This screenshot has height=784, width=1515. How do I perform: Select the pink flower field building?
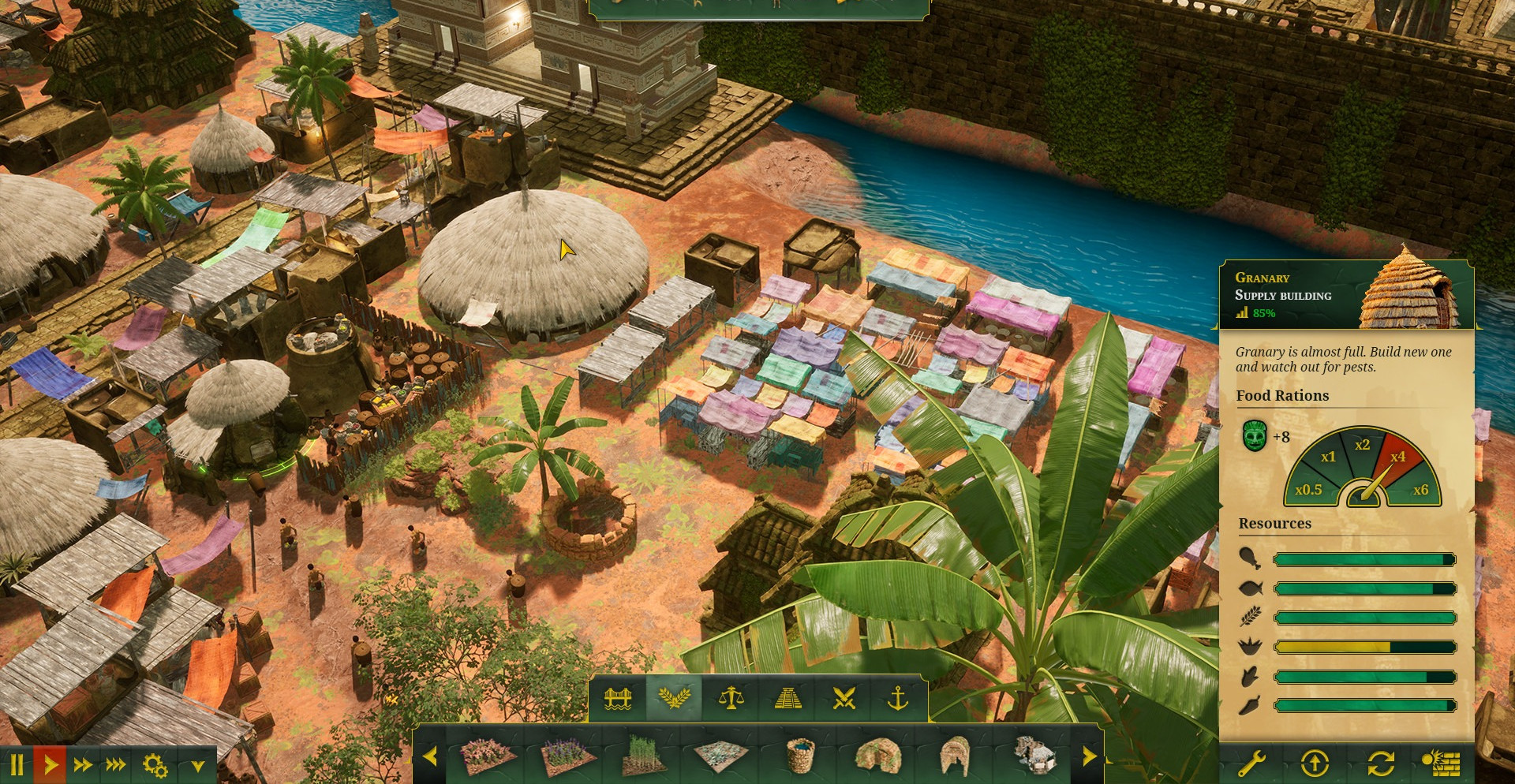tap(488, 756)
